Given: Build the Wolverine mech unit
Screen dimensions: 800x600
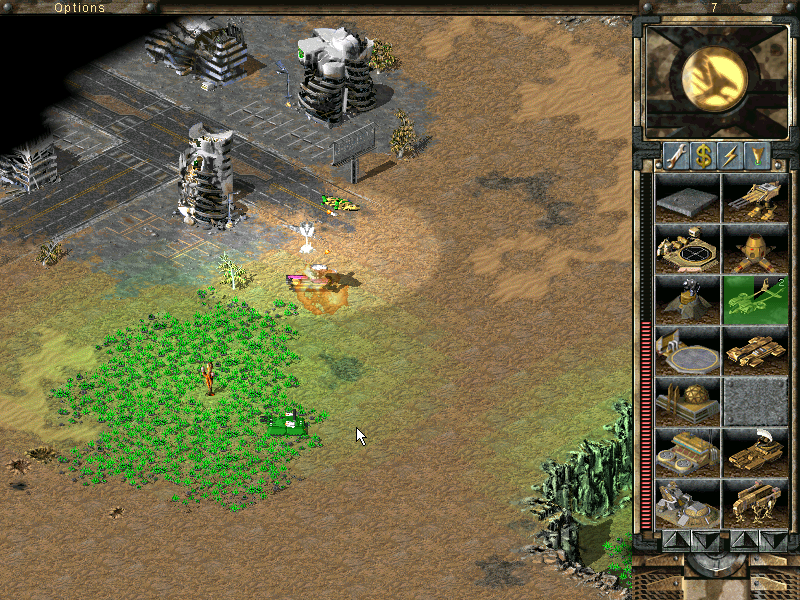Looking at the screenshot, I should [754, 197].
